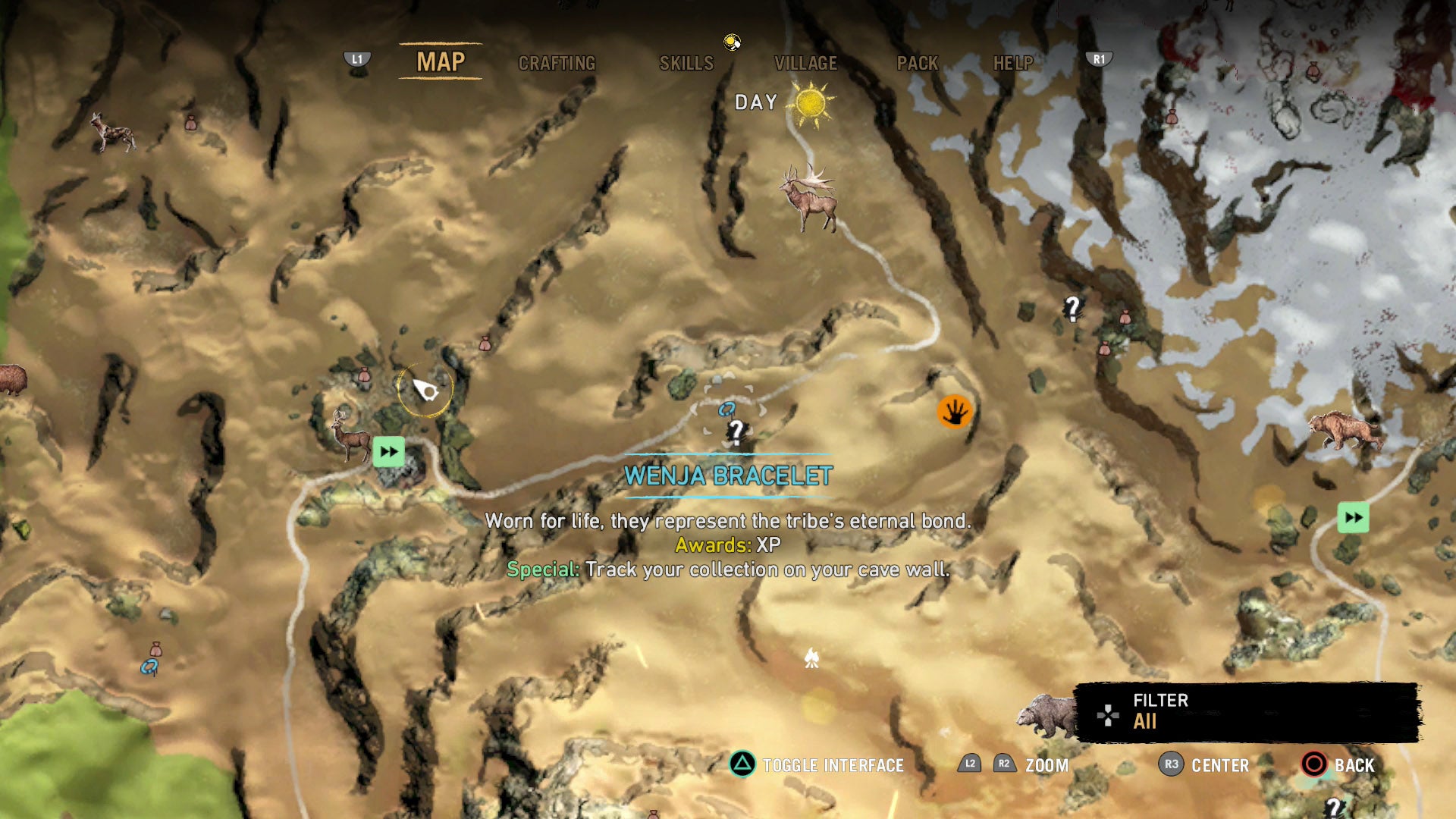Select the white question mark in the snow region

click(1072, 308)
